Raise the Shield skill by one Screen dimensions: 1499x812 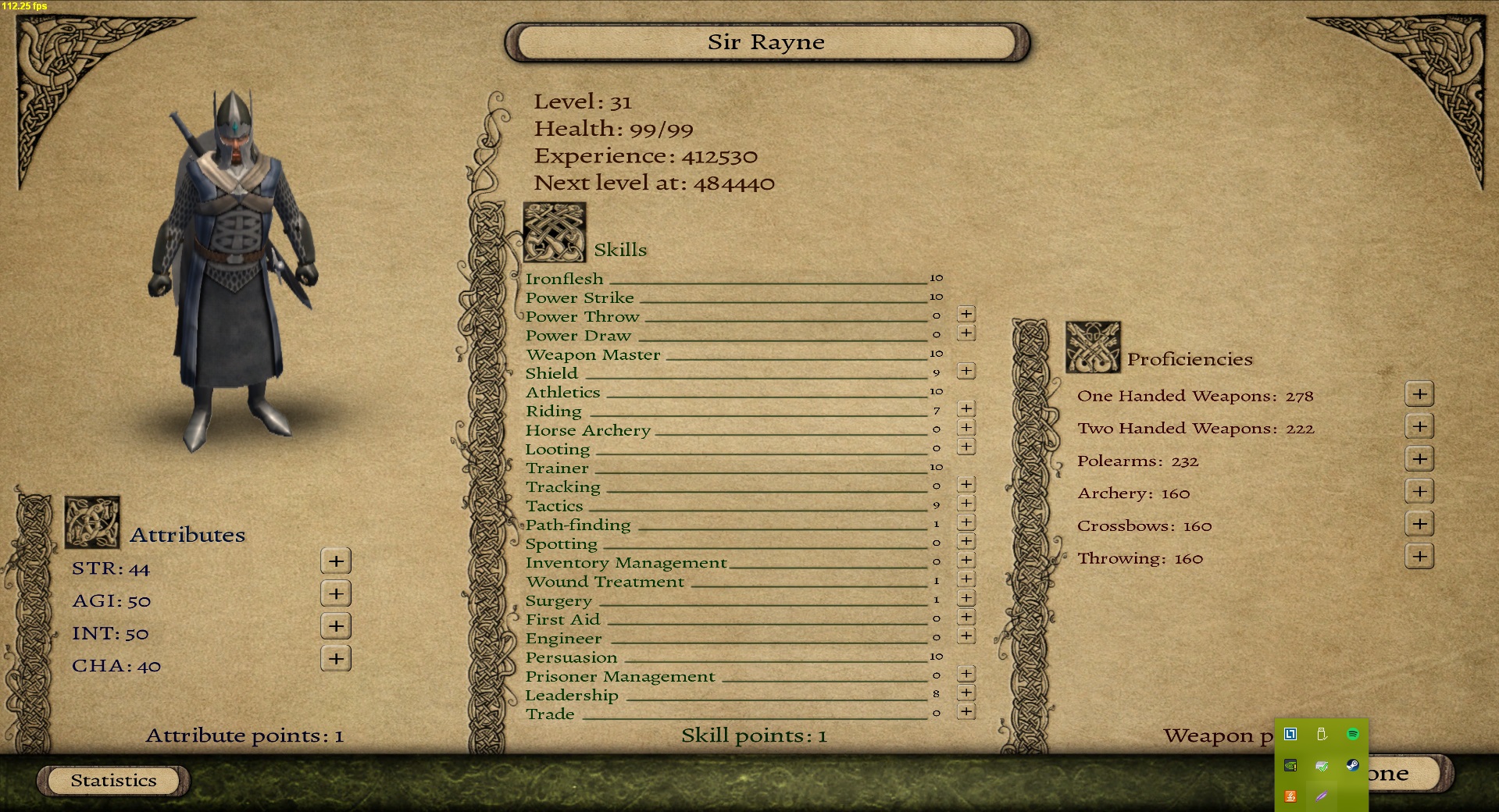click(966, 371)
